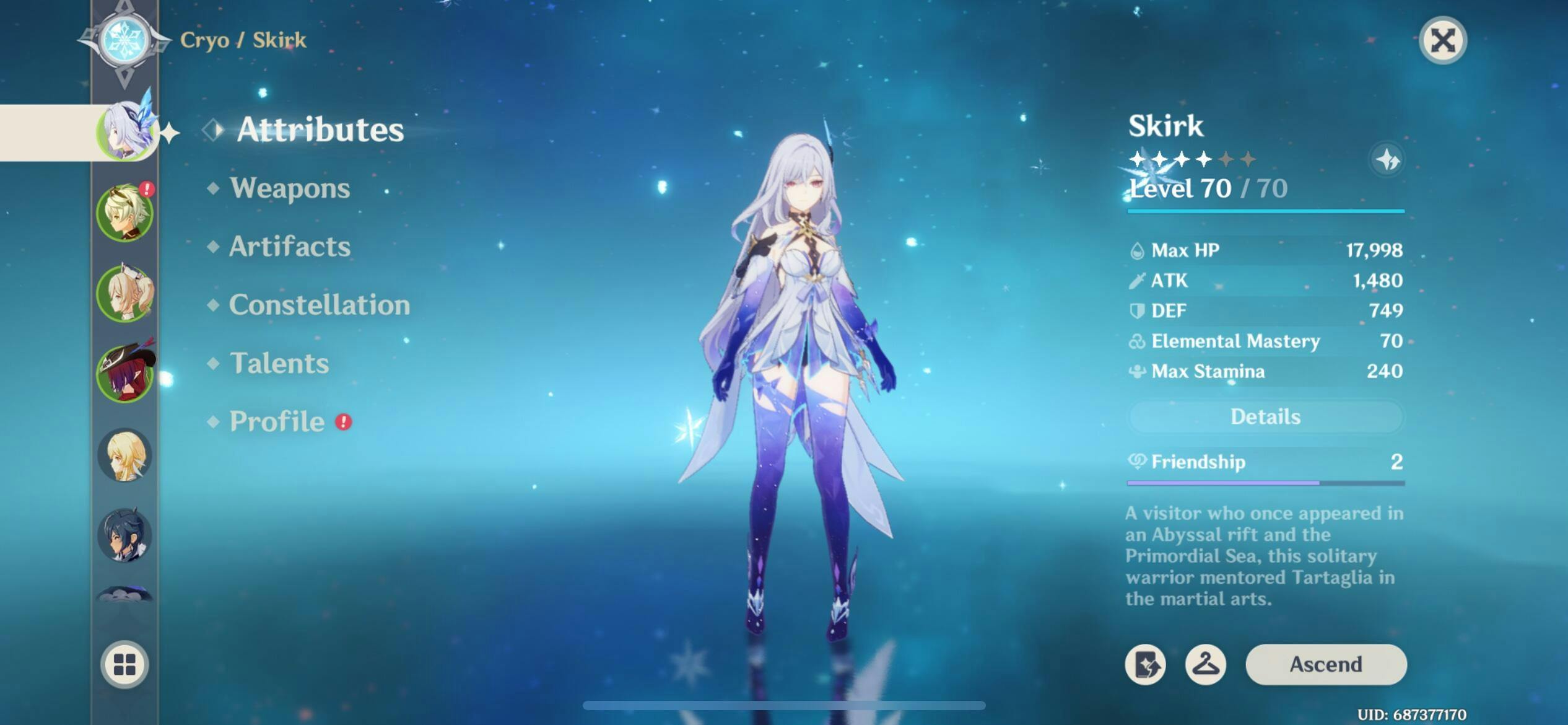Switch to the Artifacts tab
This screenshot has width=1568, height=725.
pos(289,247)
